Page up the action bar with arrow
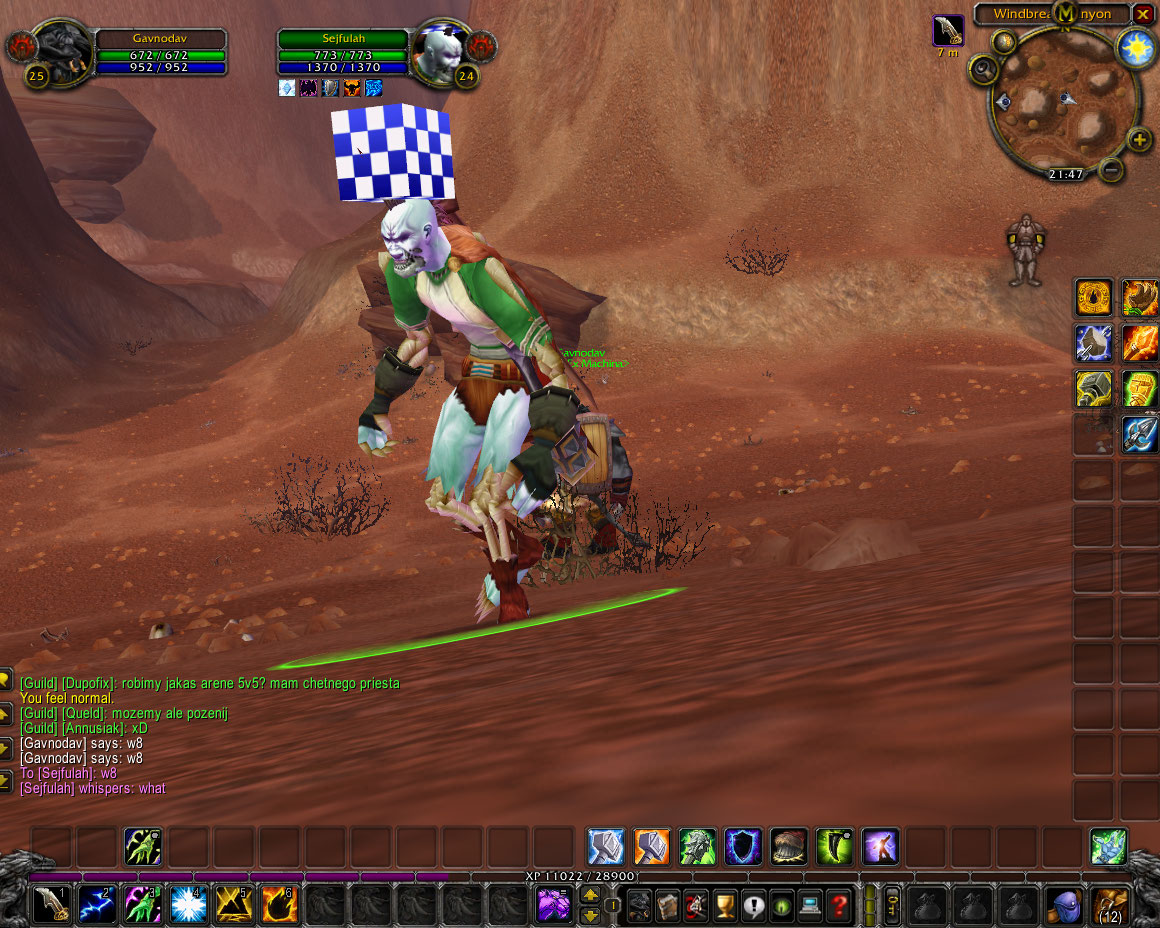The height and width of the screenshot is (928, 1160). [591, 895]
